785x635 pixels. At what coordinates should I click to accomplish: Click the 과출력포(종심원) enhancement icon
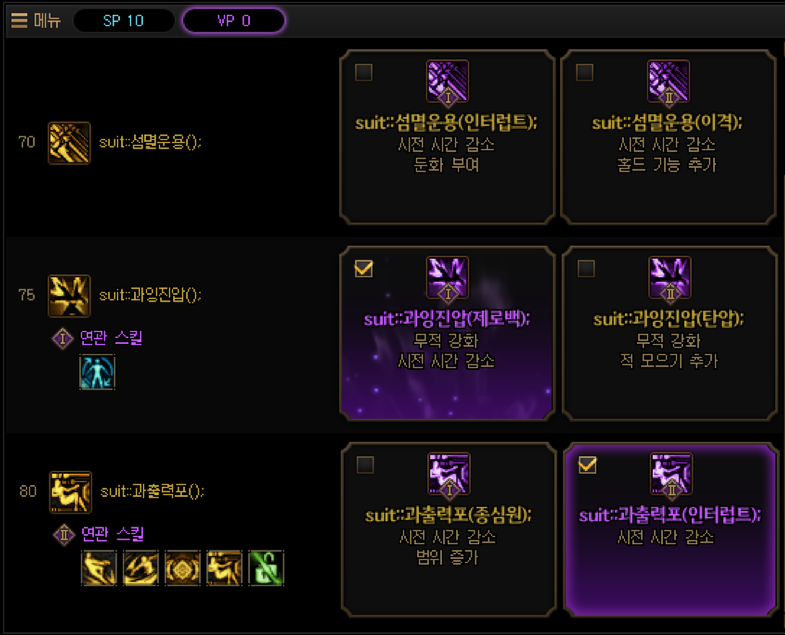click(448, 474)
